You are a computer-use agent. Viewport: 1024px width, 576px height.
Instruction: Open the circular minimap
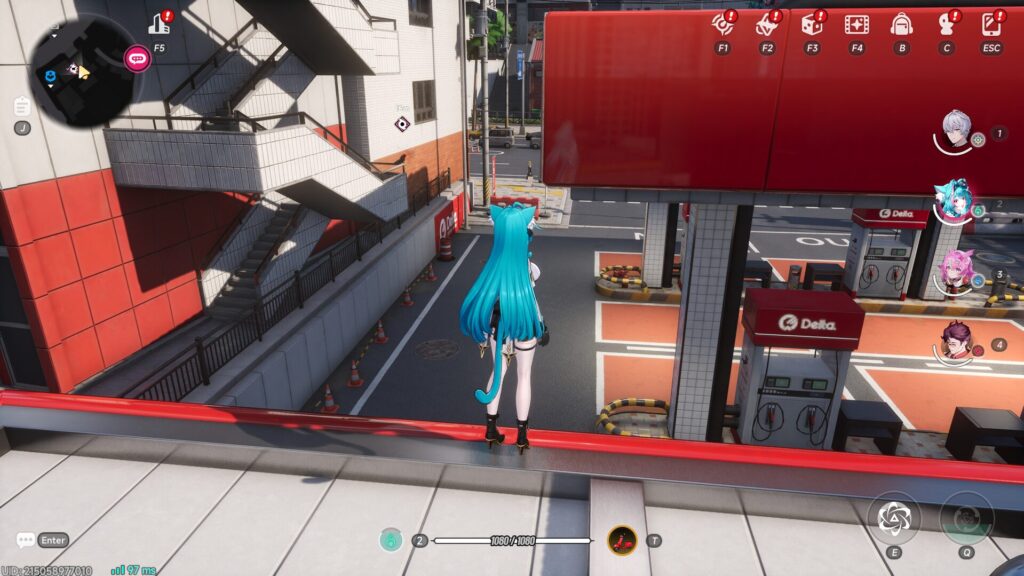click(x=82, y=72)
